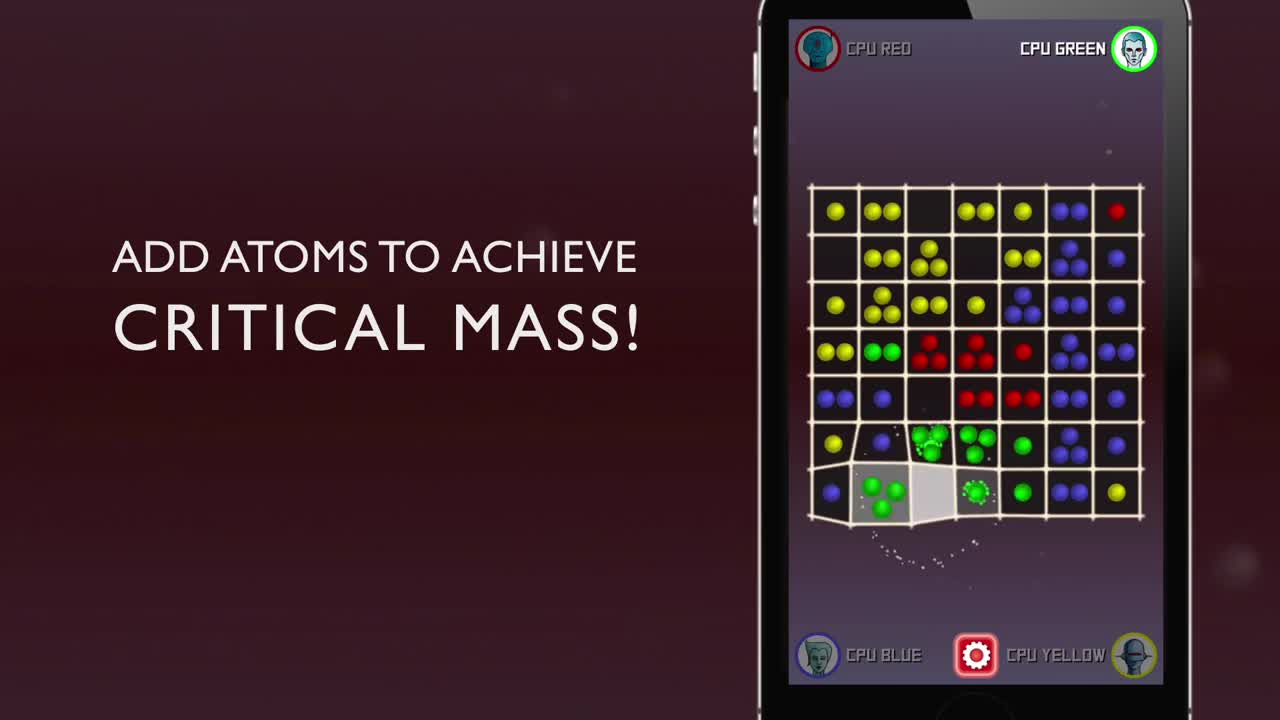Viewport: 1280px width, 720px height.
Task: Select the CPU Red avatar icon
Action: [x=818, y=47]
